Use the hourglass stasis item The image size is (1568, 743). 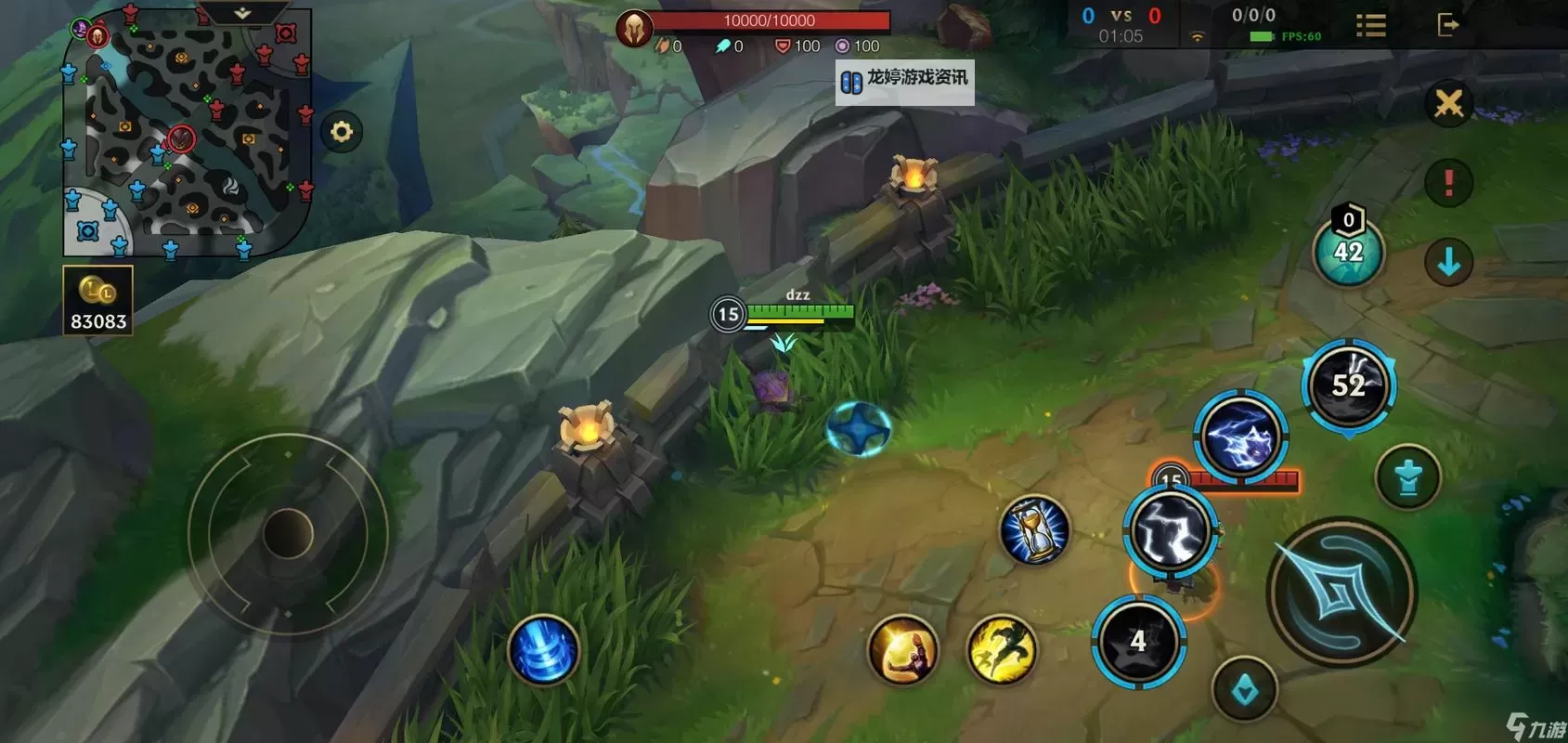pos(1033,530)
